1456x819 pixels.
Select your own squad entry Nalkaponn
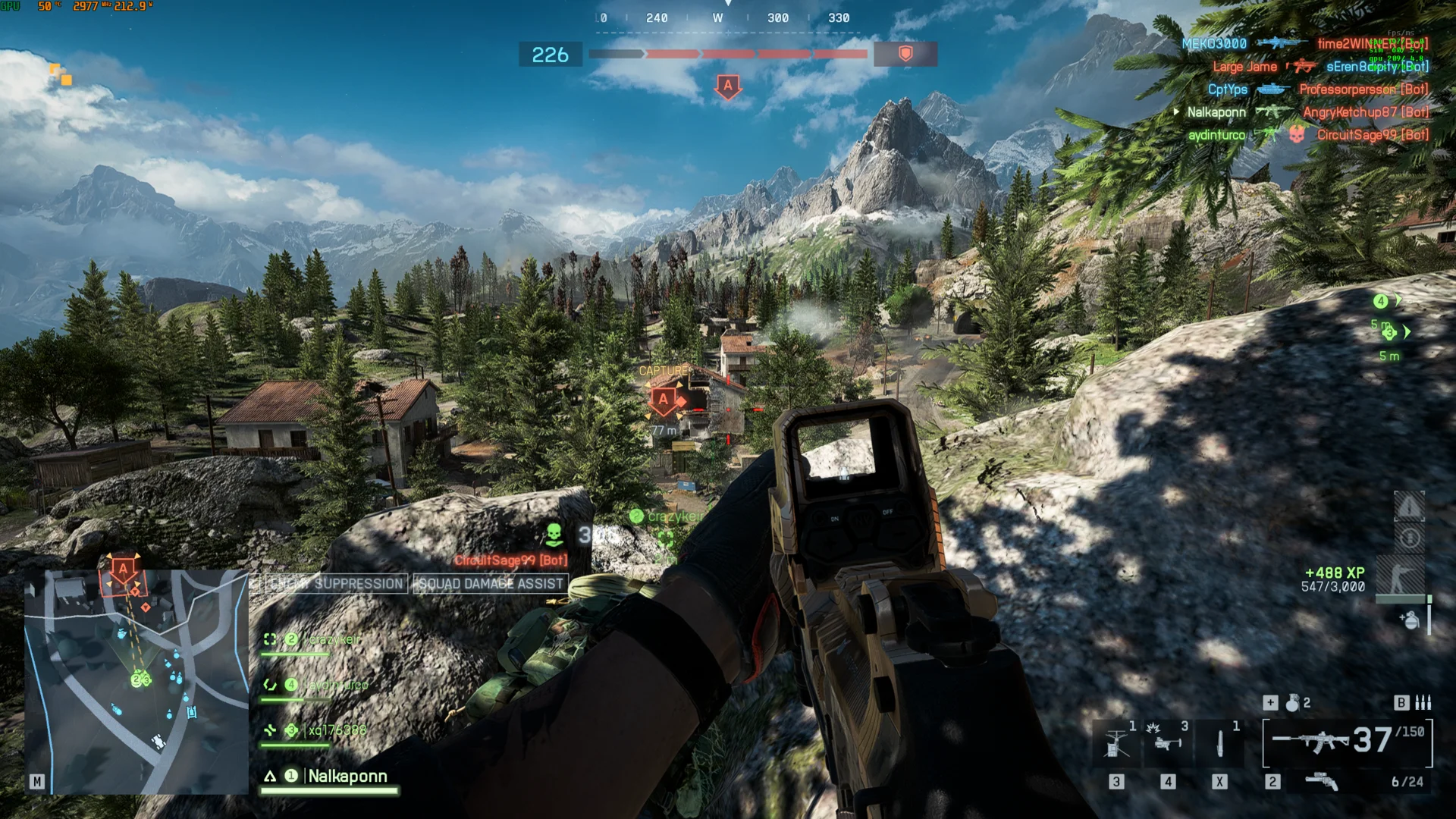347,776
